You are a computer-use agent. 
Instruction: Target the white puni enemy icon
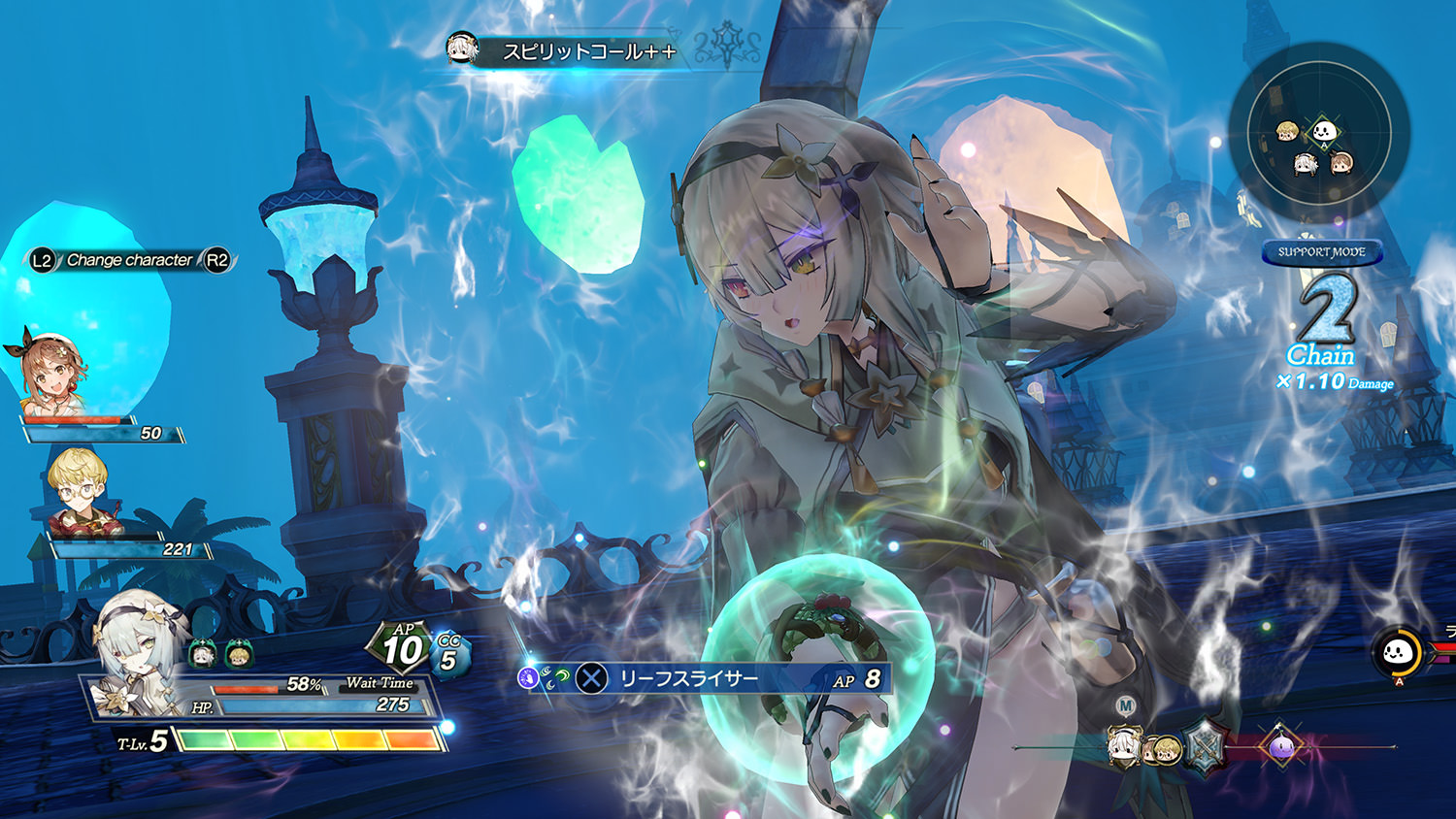1397,653
